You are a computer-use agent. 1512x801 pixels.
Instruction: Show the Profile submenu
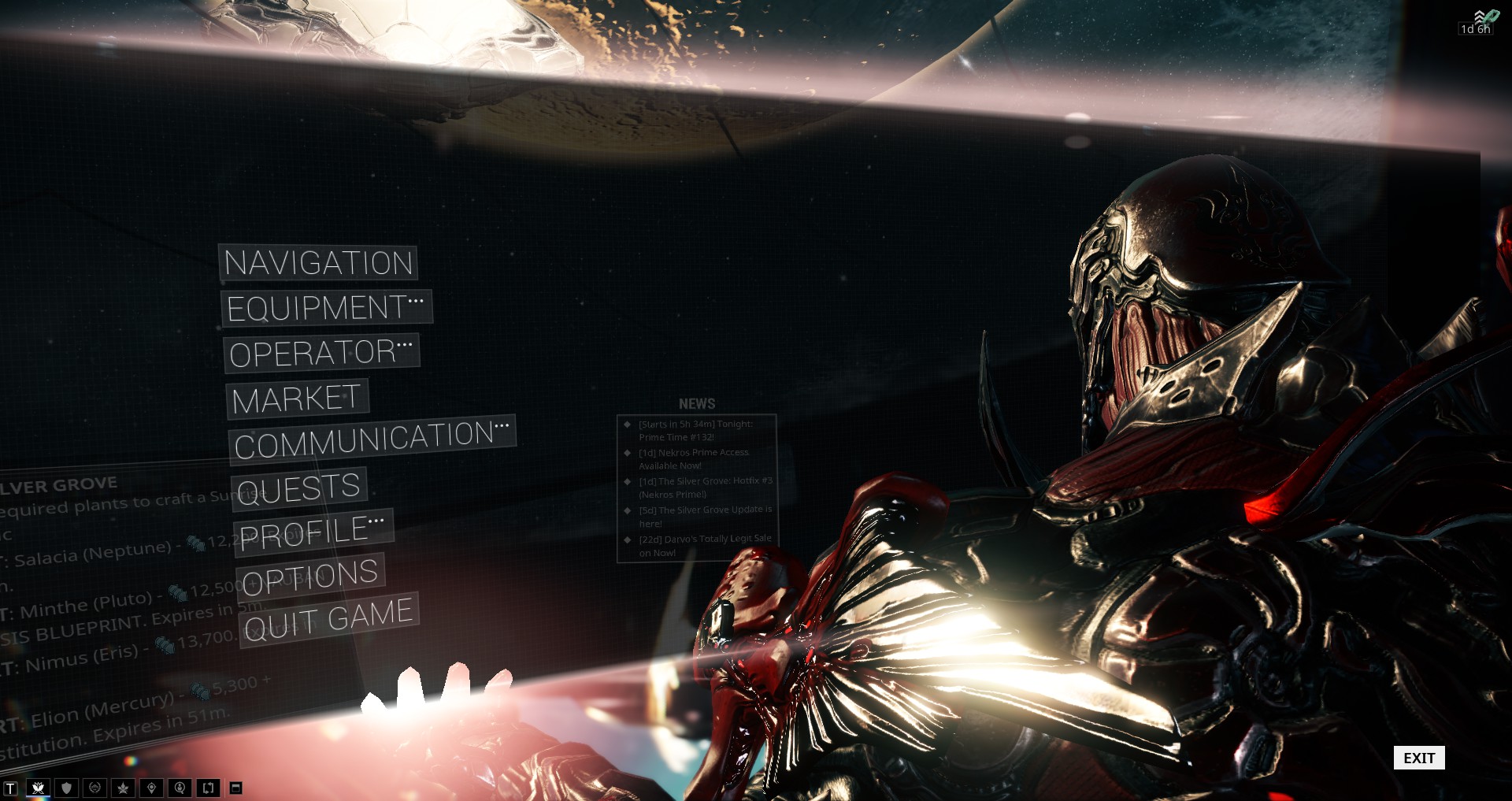pyautogui.click(x=313, y=532)
